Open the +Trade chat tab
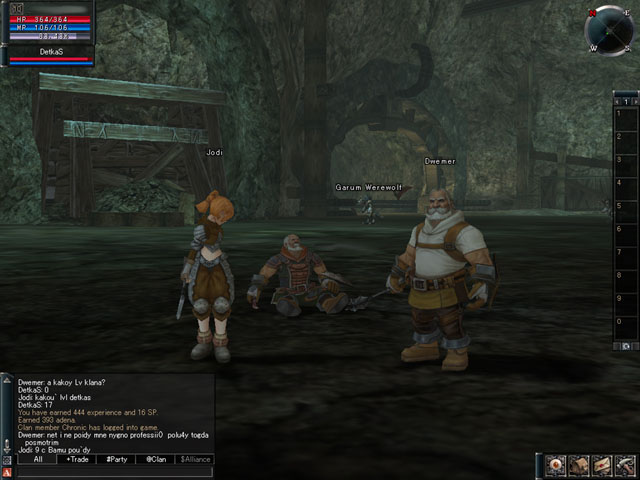Image resolution: width=640 pixels, height=480 pixels. 77,459
